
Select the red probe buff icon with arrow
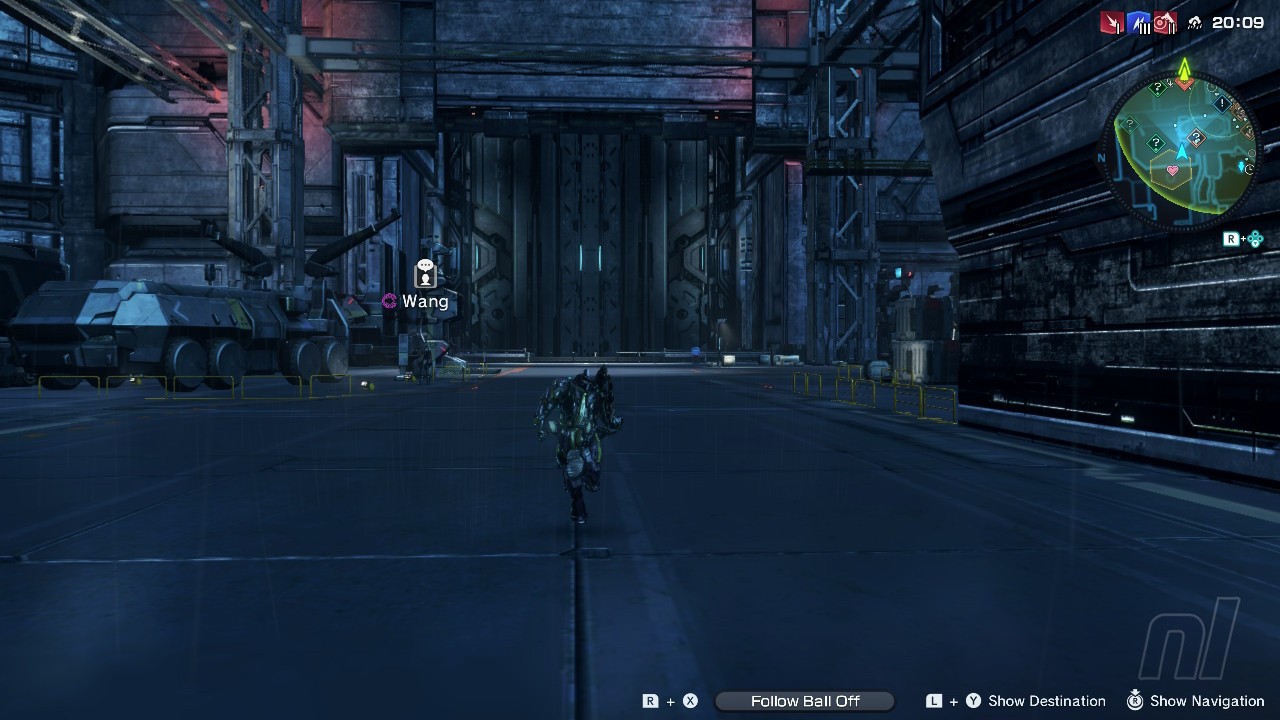point(1112,22)
